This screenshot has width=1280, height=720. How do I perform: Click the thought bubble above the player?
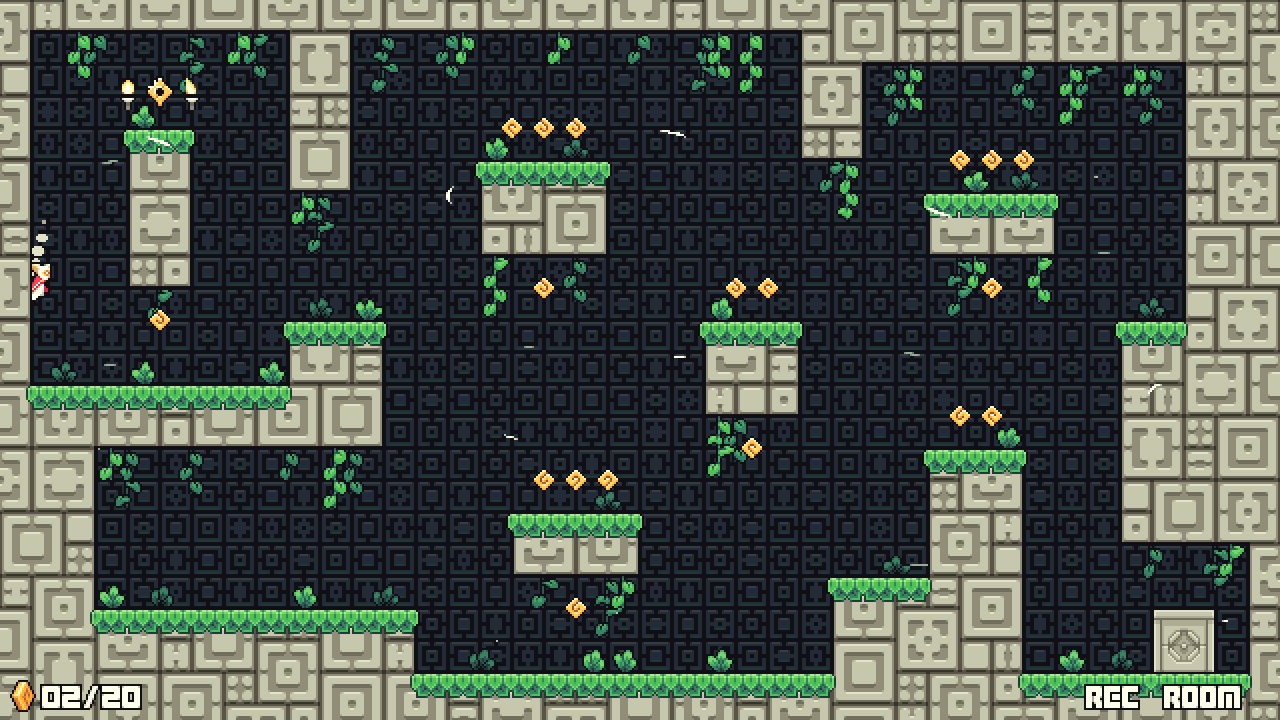click(40, 240)
